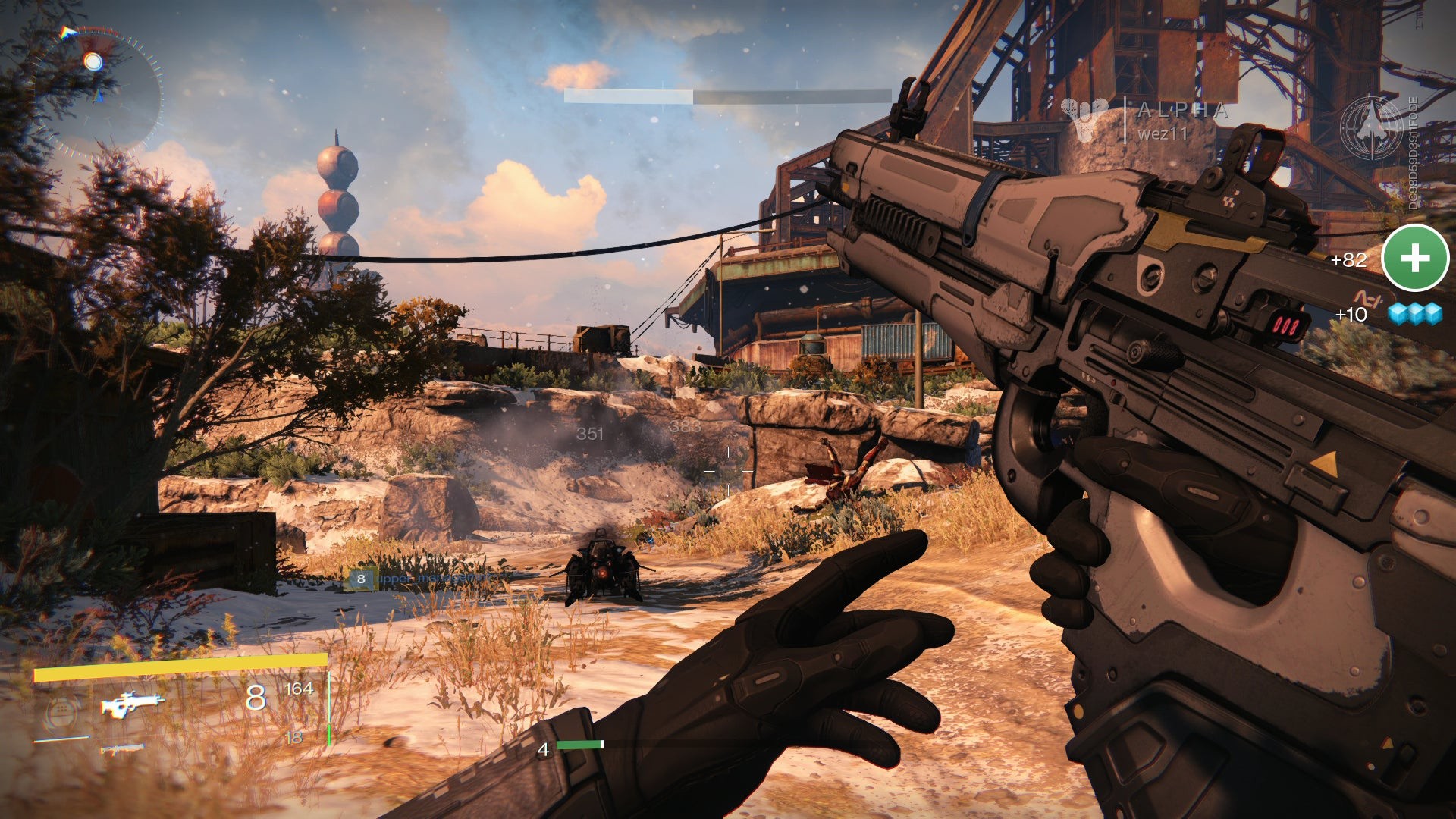
Task: Select the level 8 player nameplate
Action: tap(425, 579)
